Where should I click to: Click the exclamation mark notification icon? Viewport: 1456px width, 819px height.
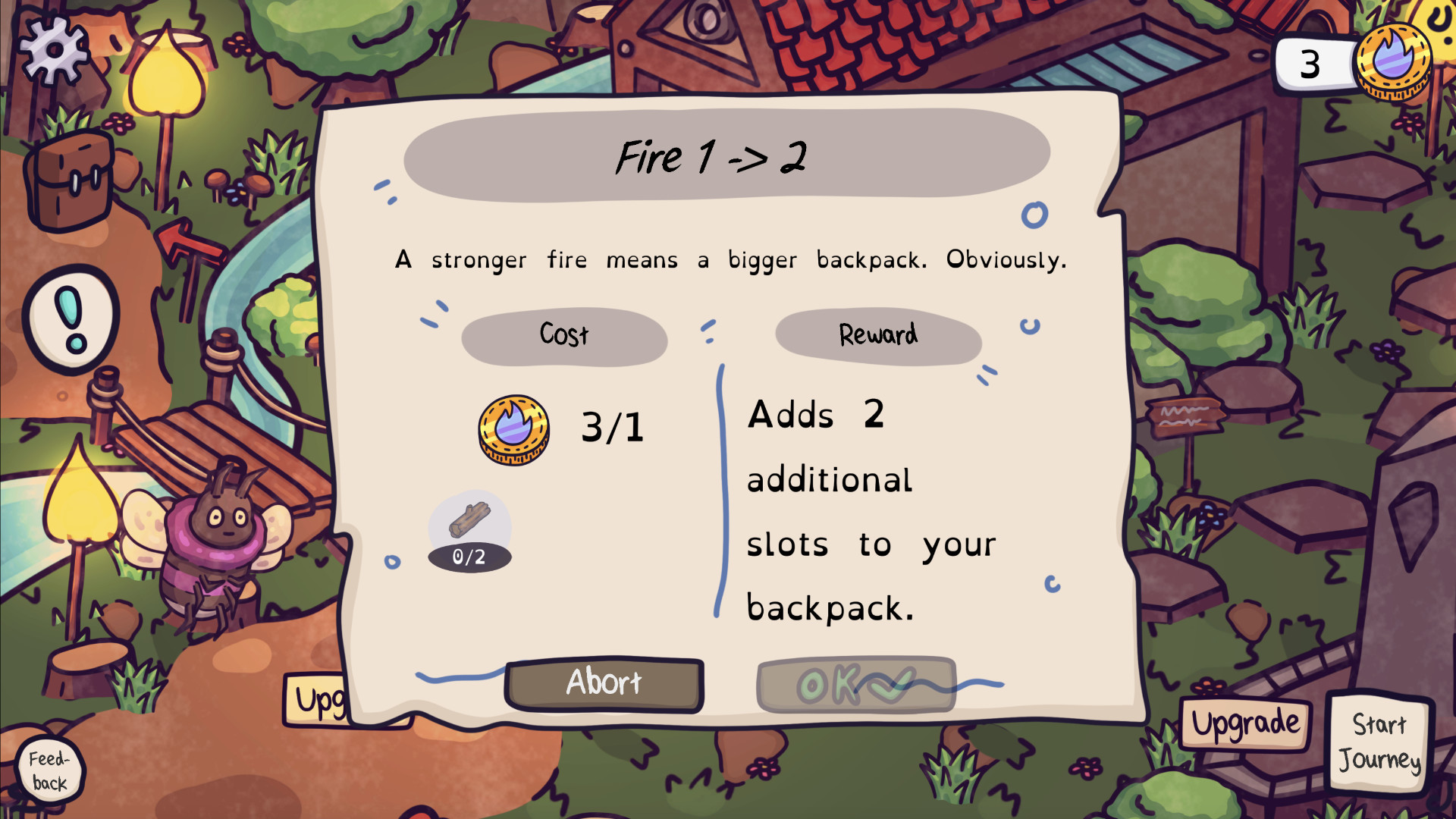pos(71,318)
